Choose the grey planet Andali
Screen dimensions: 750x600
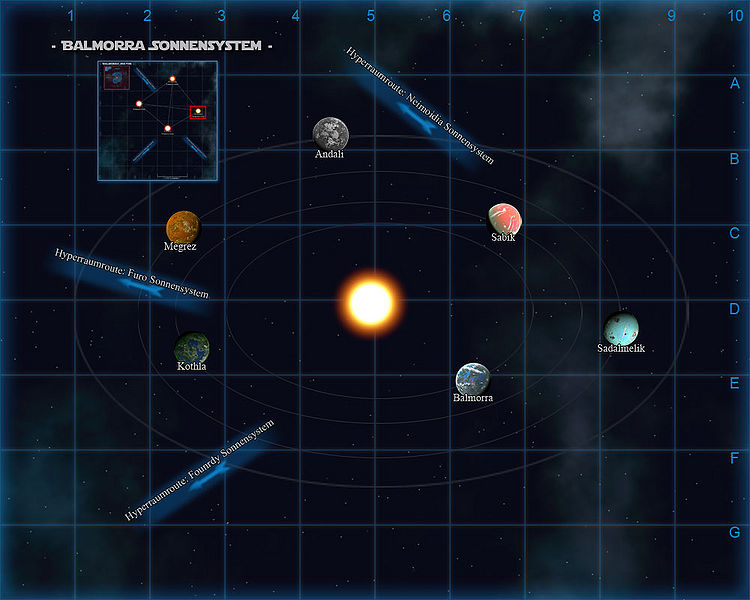tap(330, 133)
